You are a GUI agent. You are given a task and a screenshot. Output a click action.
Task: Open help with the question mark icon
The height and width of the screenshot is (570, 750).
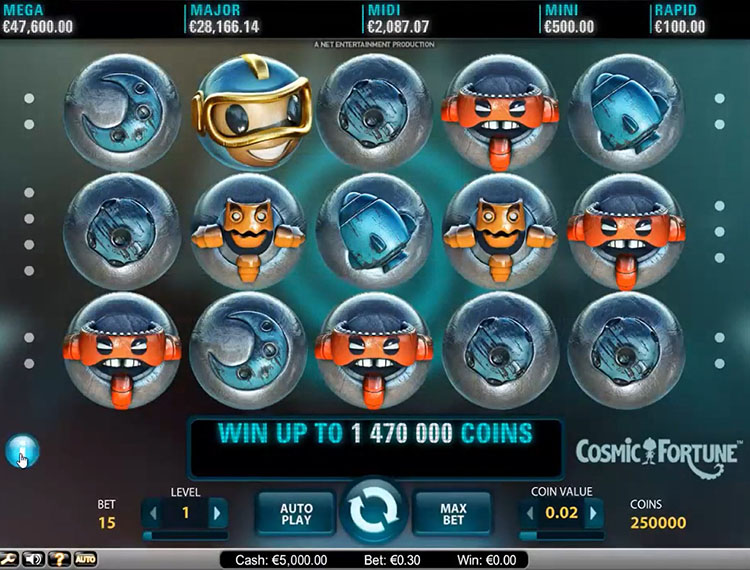pos(59,559)
